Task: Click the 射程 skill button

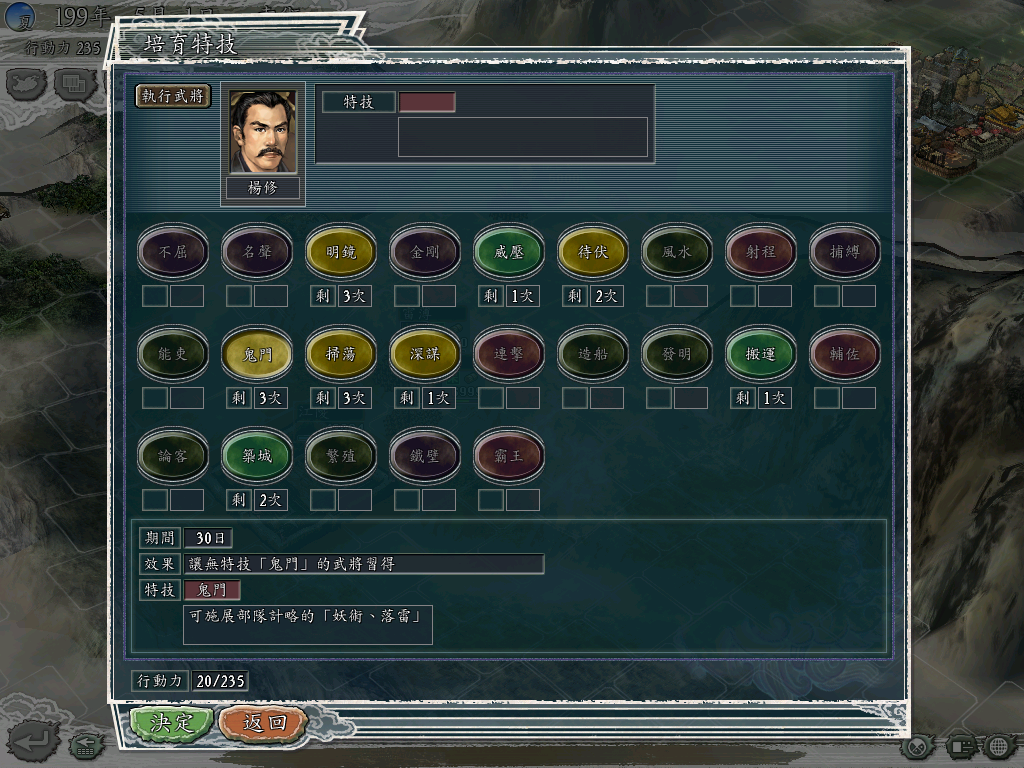Action: [761, 252]
